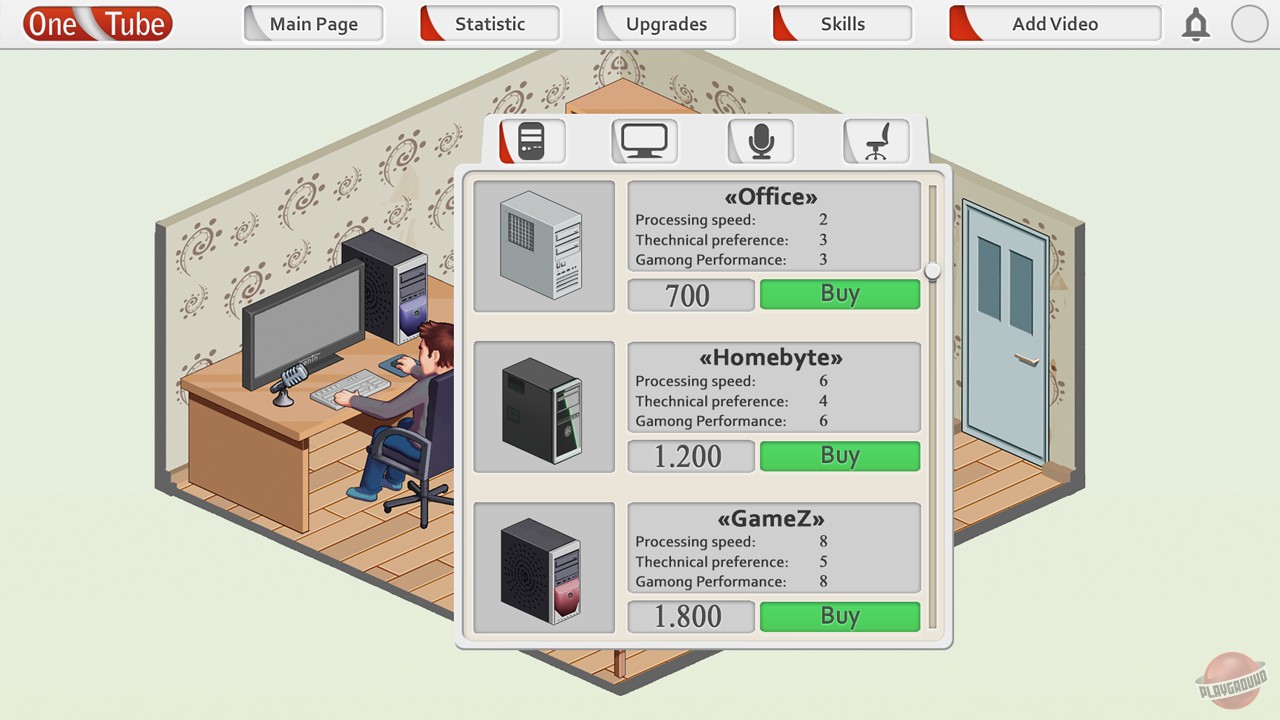This screenshot has height=720, width=1280.
Task: Open the Skills page
Action: (841, 23)
